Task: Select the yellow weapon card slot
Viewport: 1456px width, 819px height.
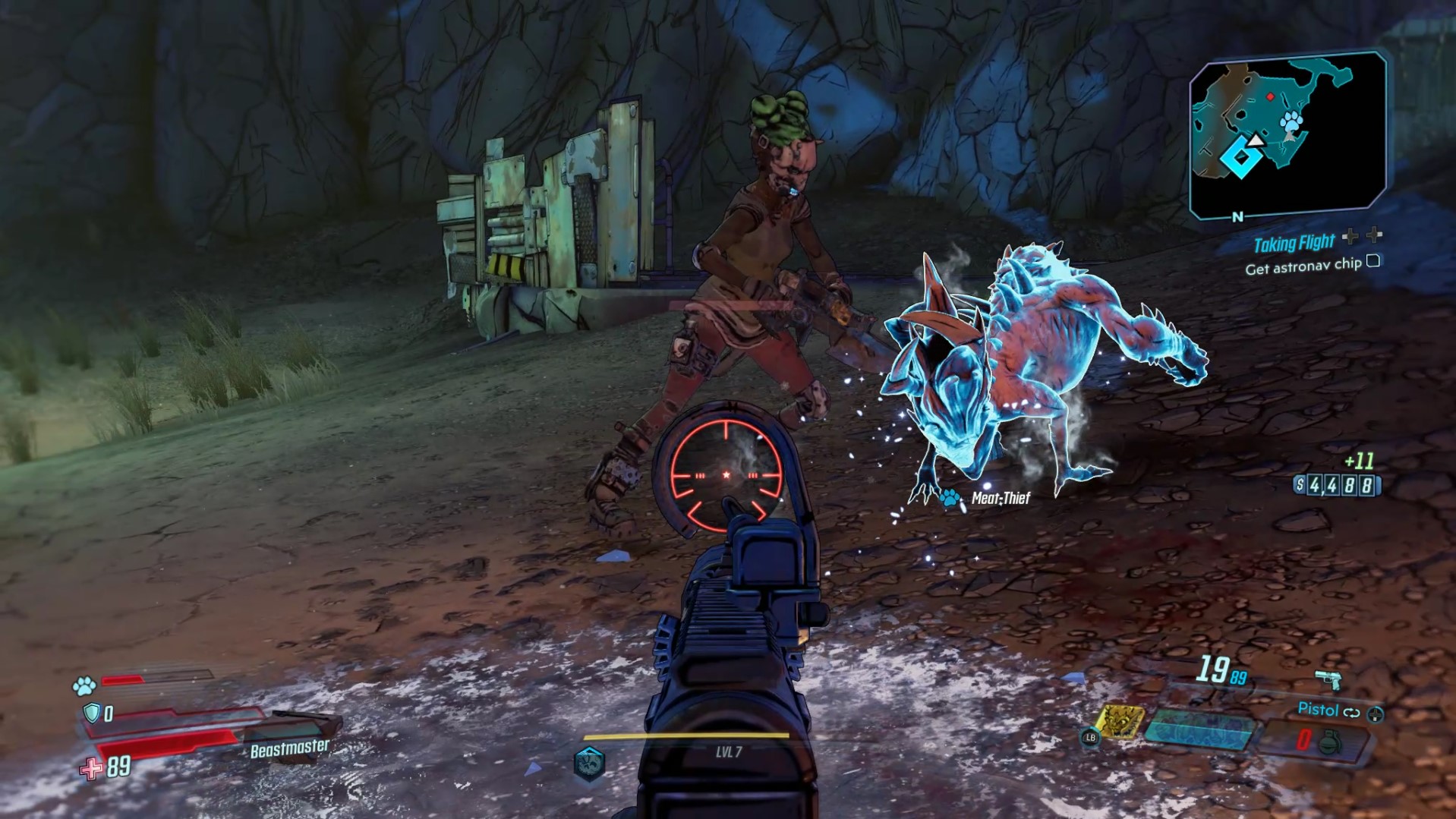Action: [x=1120, y=722]
